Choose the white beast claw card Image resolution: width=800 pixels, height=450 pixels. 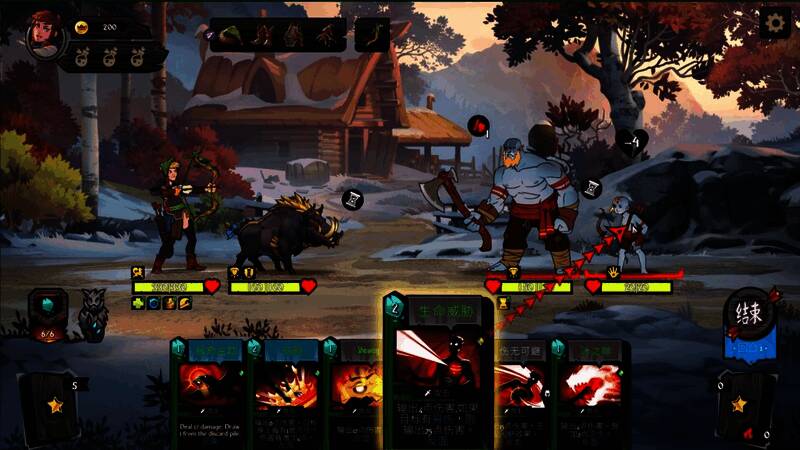(x=592, y=392)
